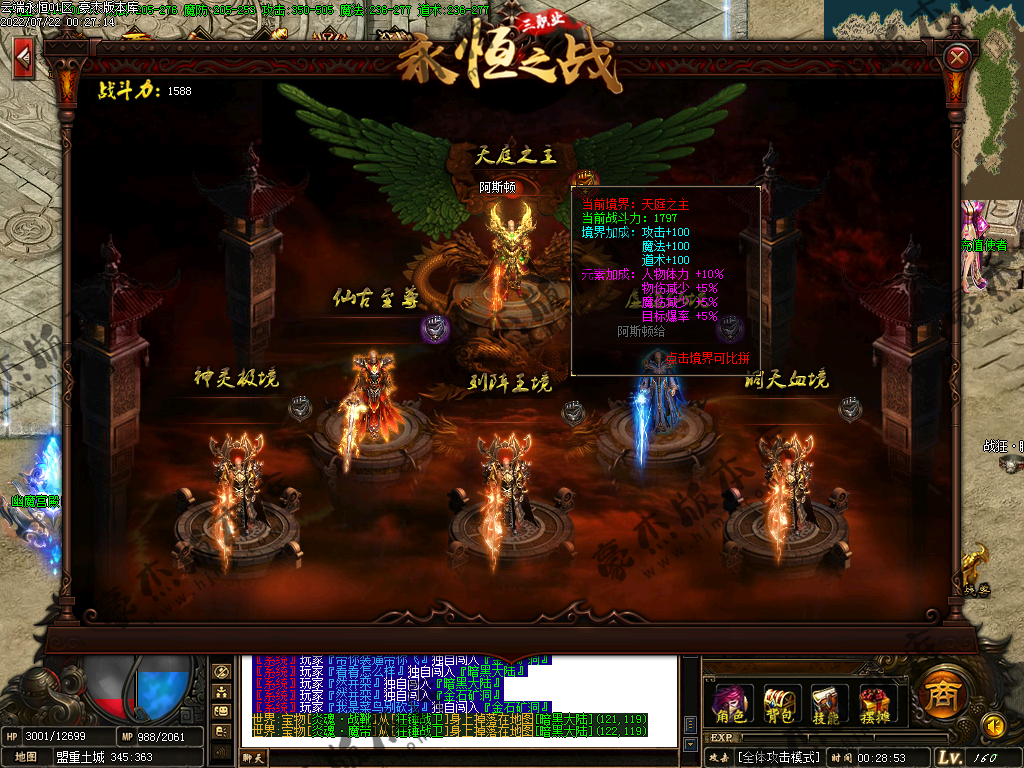Close the Eternal Battle panel

coord(957,57)
